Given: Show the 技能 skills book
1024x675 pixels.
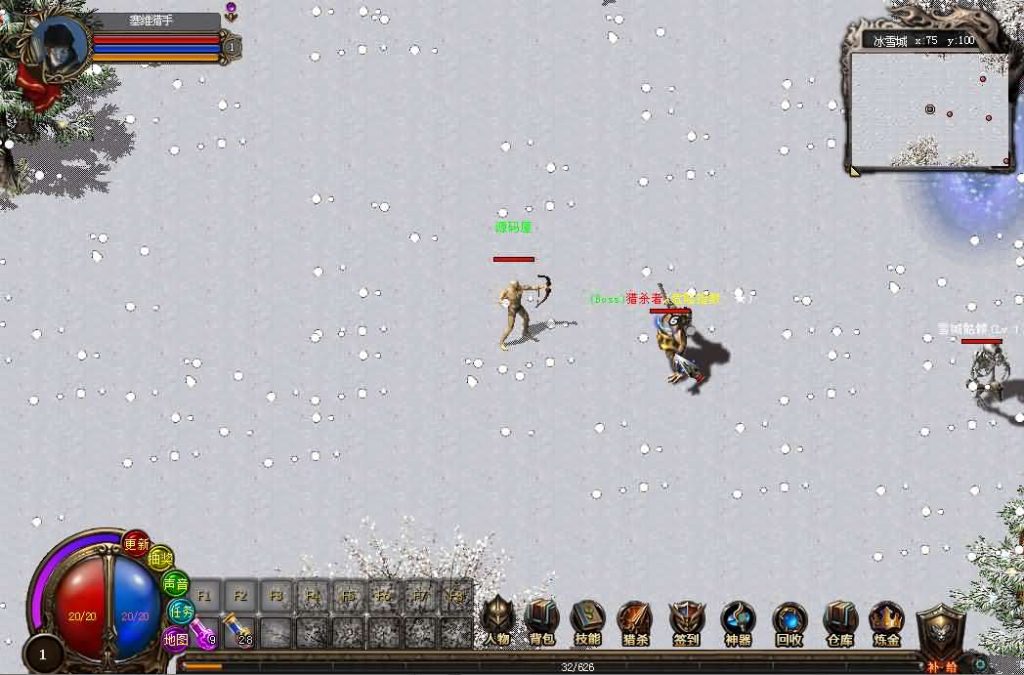Looking at the screenshot, I should pos(588,621).
